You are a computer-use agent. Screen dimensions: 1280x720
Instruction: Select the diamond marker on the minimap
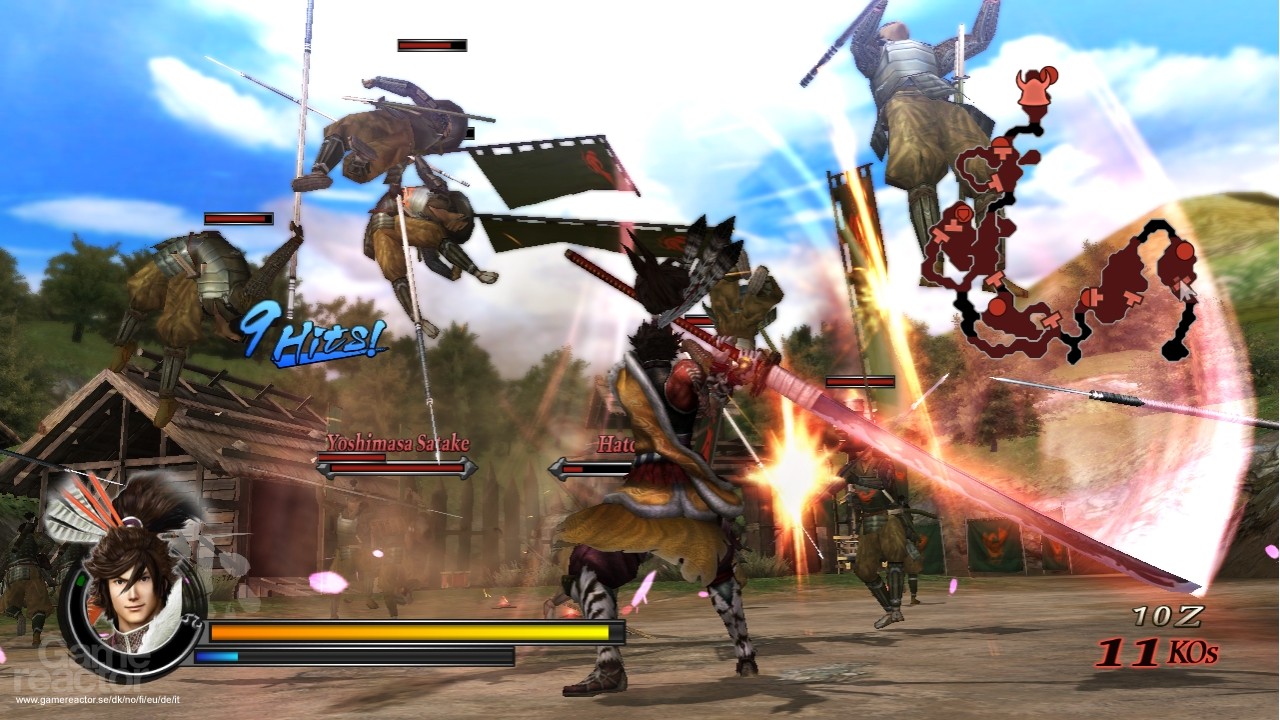click(x=963, y=213)
